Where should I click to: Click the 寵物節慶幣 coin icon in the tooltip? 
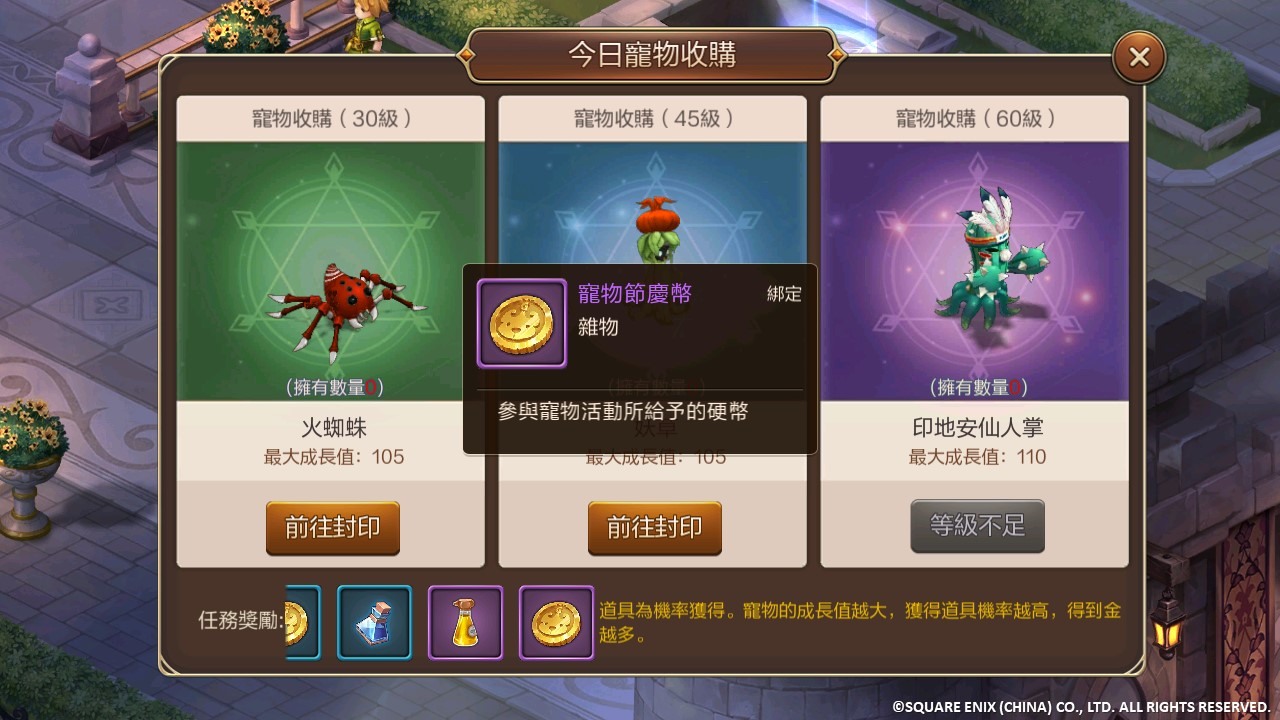point(520,323)
